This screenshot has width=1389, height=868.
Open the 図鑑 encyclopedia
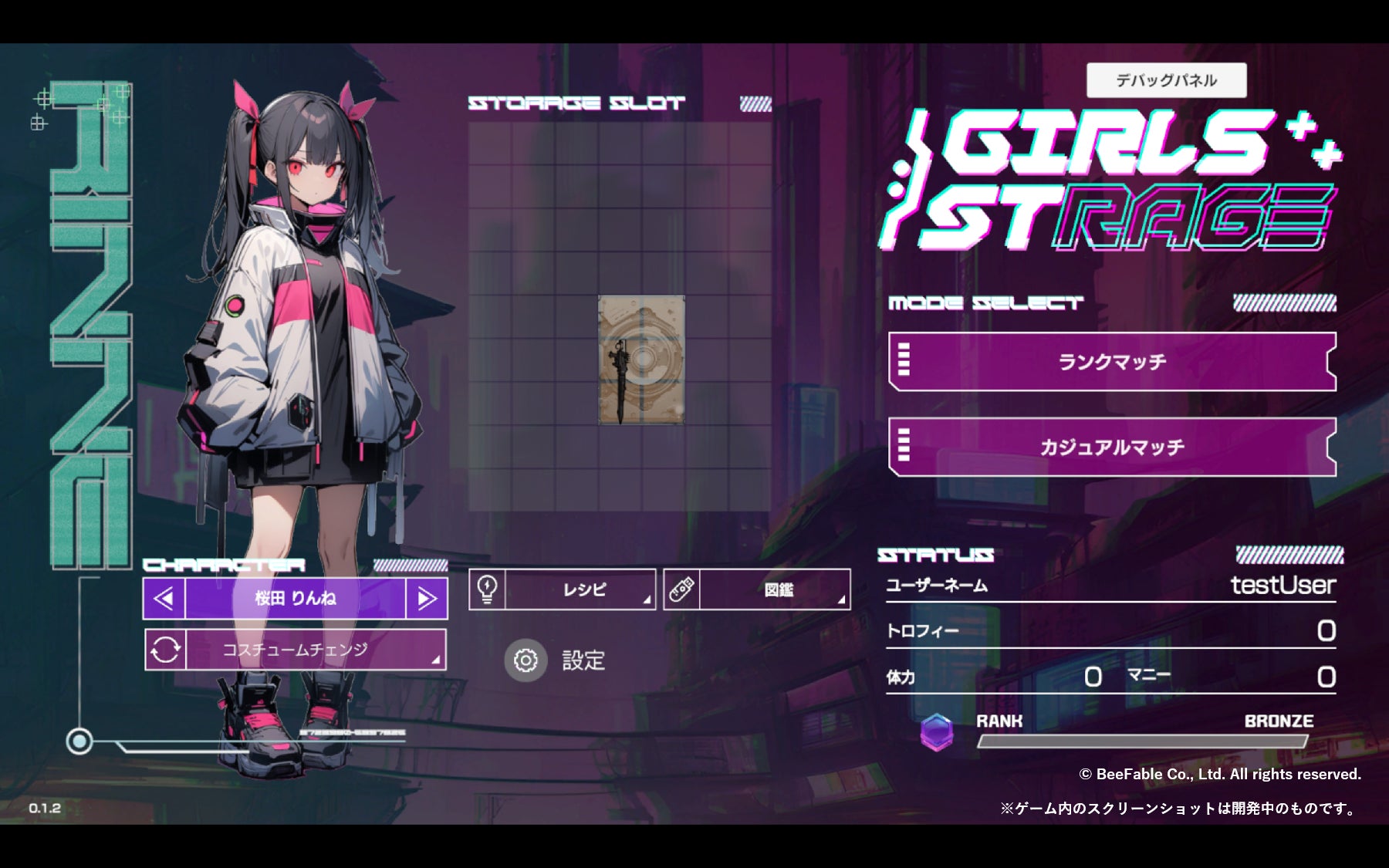[758, 590]
